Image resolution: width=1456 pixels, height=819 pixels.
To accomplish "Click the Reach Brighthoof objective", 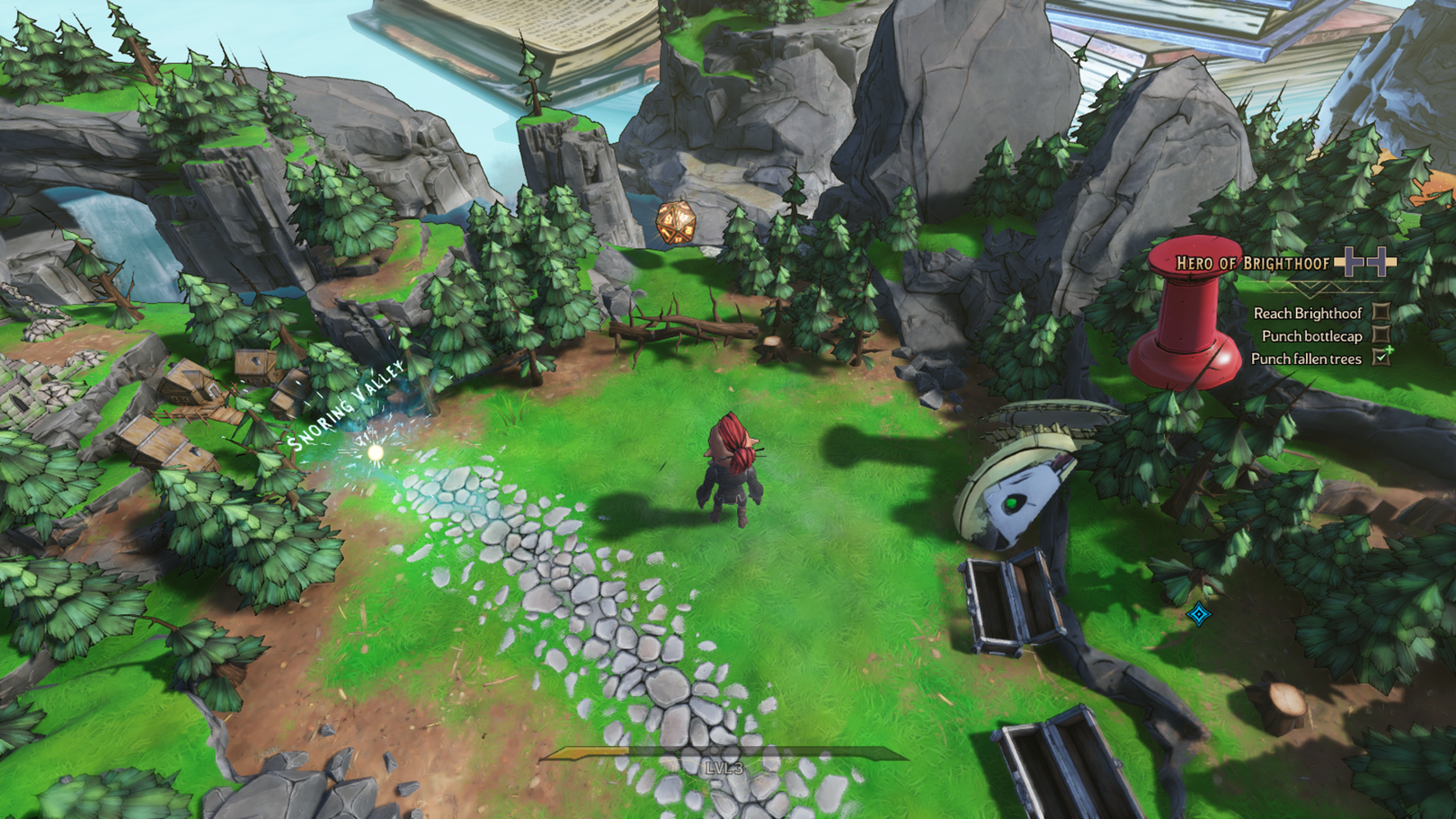I will pyautogui.click(x=1308, y=313).
